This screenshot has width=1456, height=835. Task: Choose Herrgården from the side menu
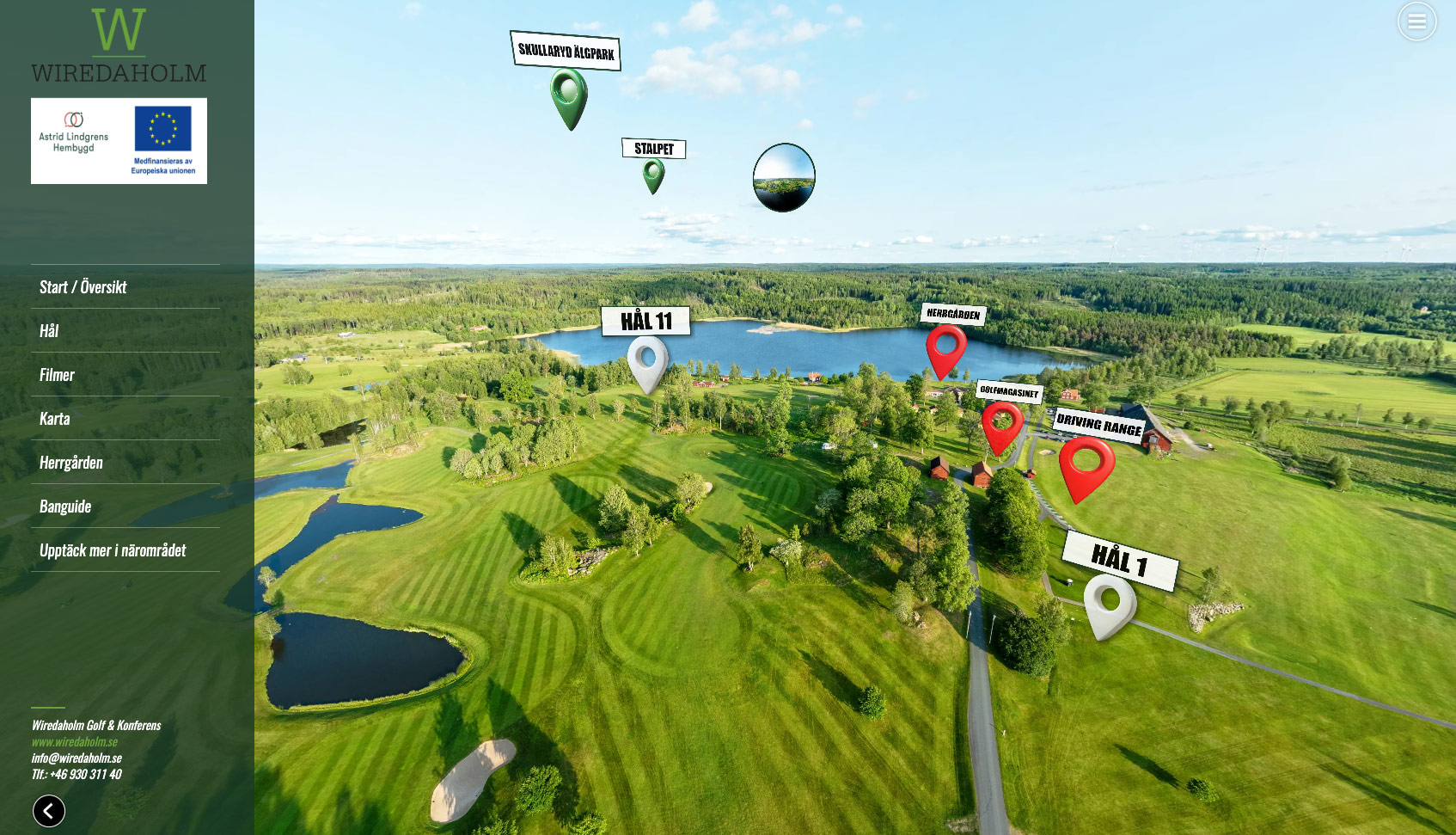pos(71,463)
